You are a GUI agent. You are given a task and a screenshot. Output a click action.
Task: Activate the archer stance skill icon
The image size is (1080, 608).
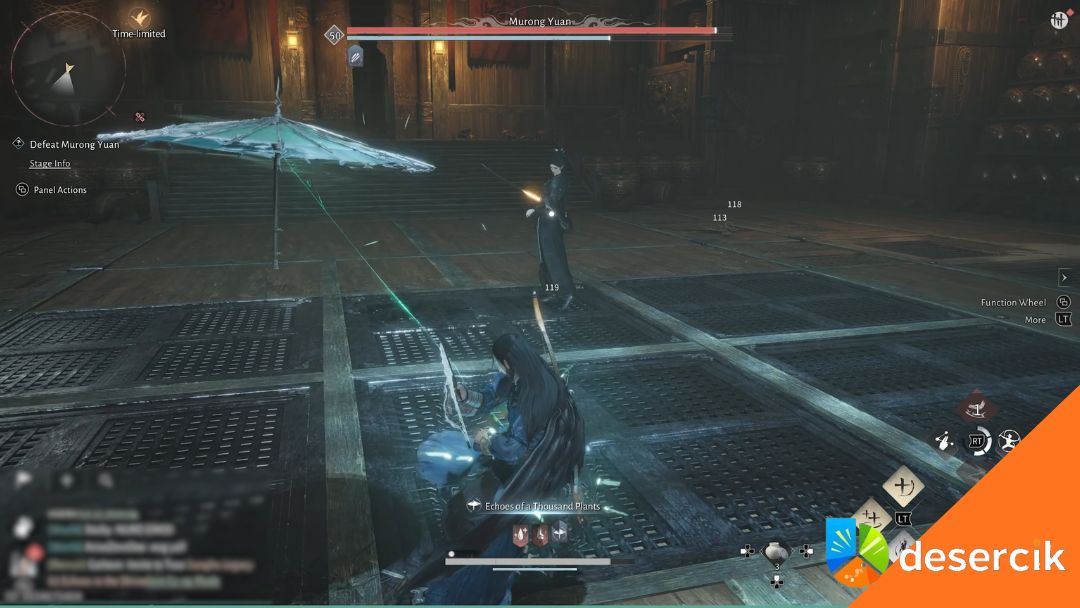[1009, 440]
